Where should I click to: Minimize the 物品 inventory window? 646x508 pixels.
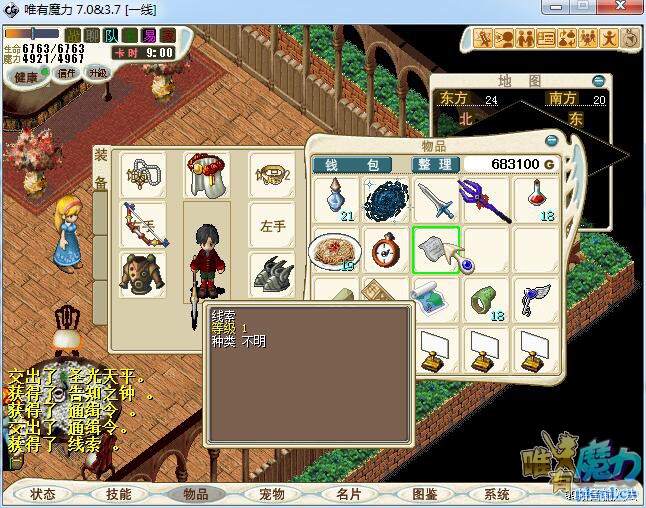click(x=551, y=141)
